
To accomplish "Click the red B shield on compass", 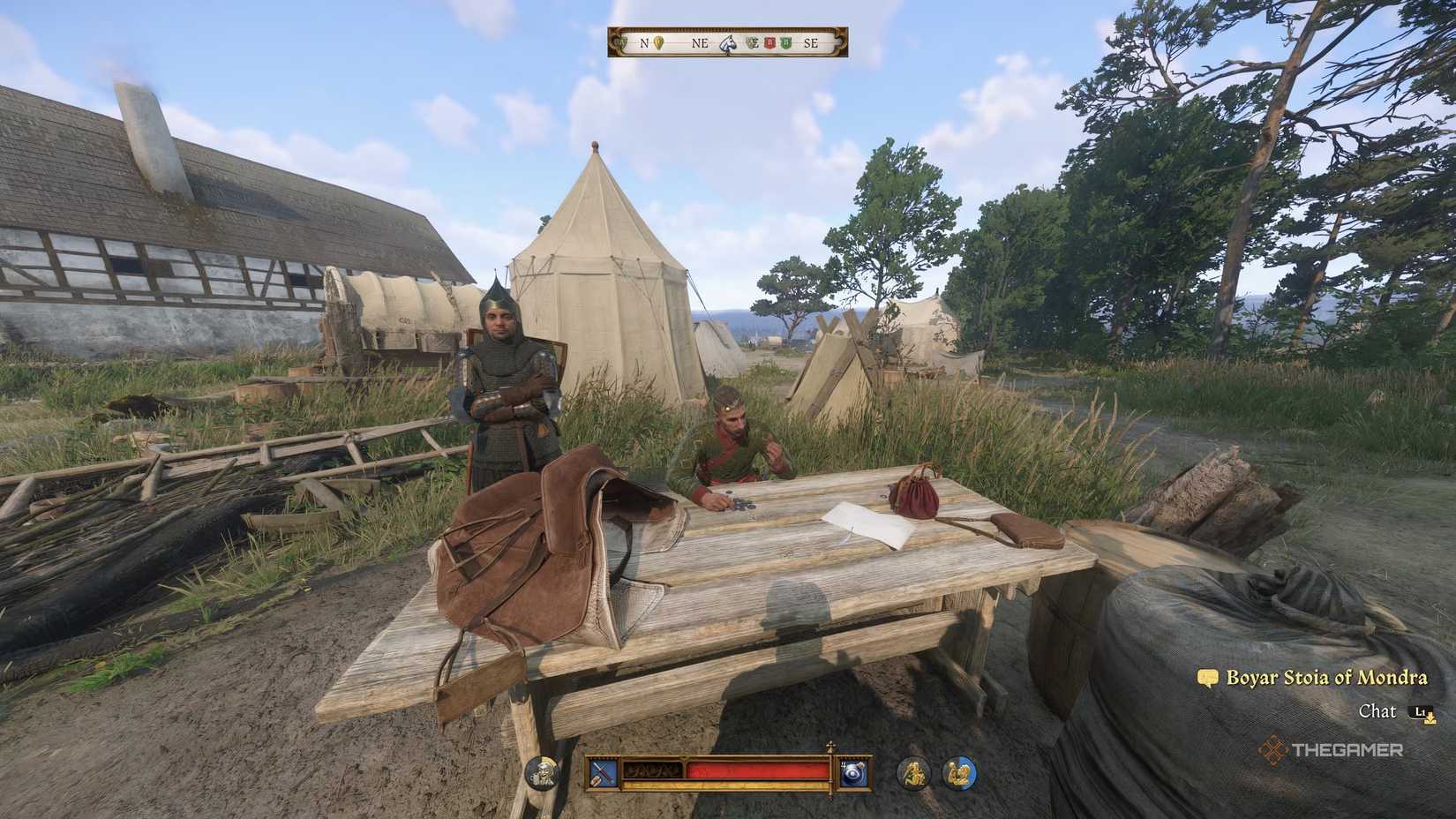I will [769, 41].
